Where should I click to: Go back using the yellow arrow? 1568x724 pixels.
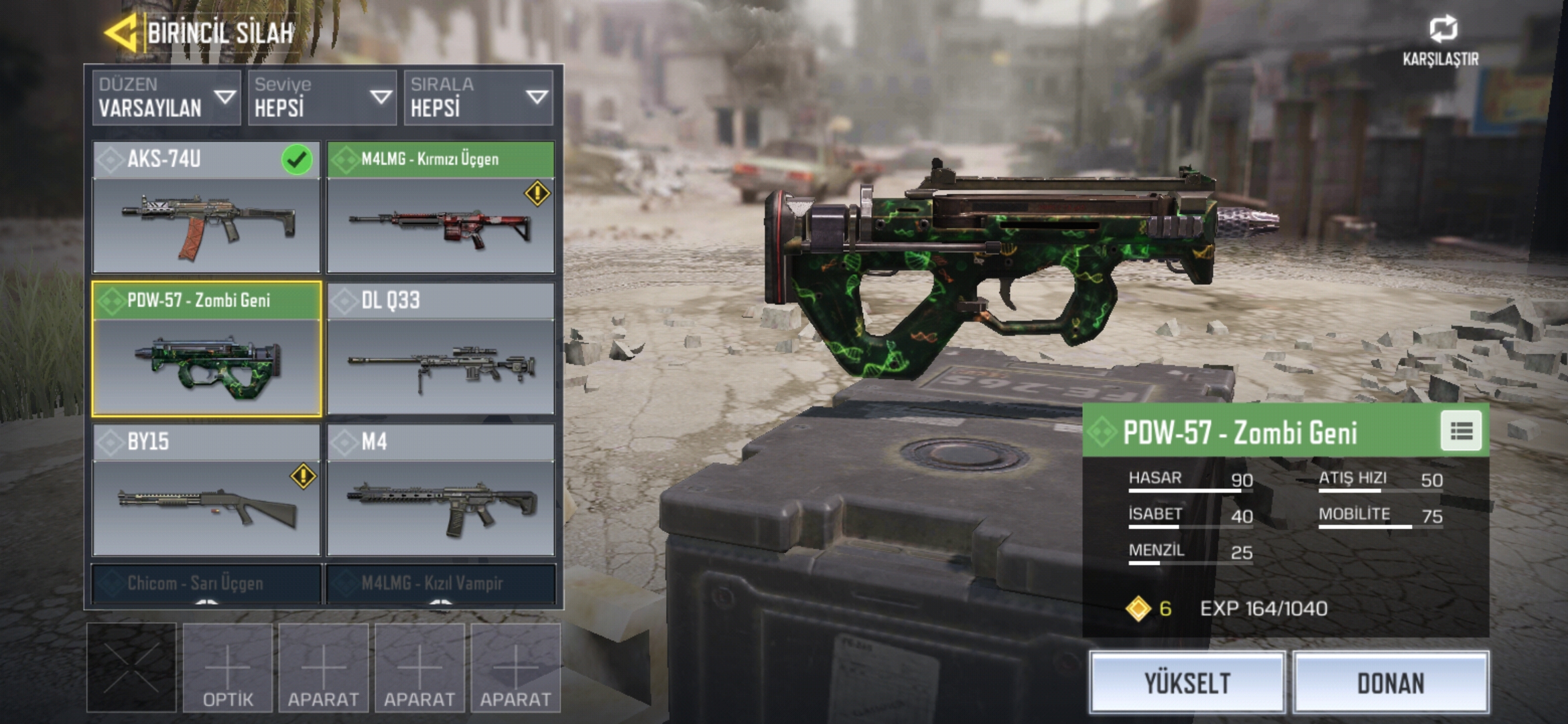(122, 32)
